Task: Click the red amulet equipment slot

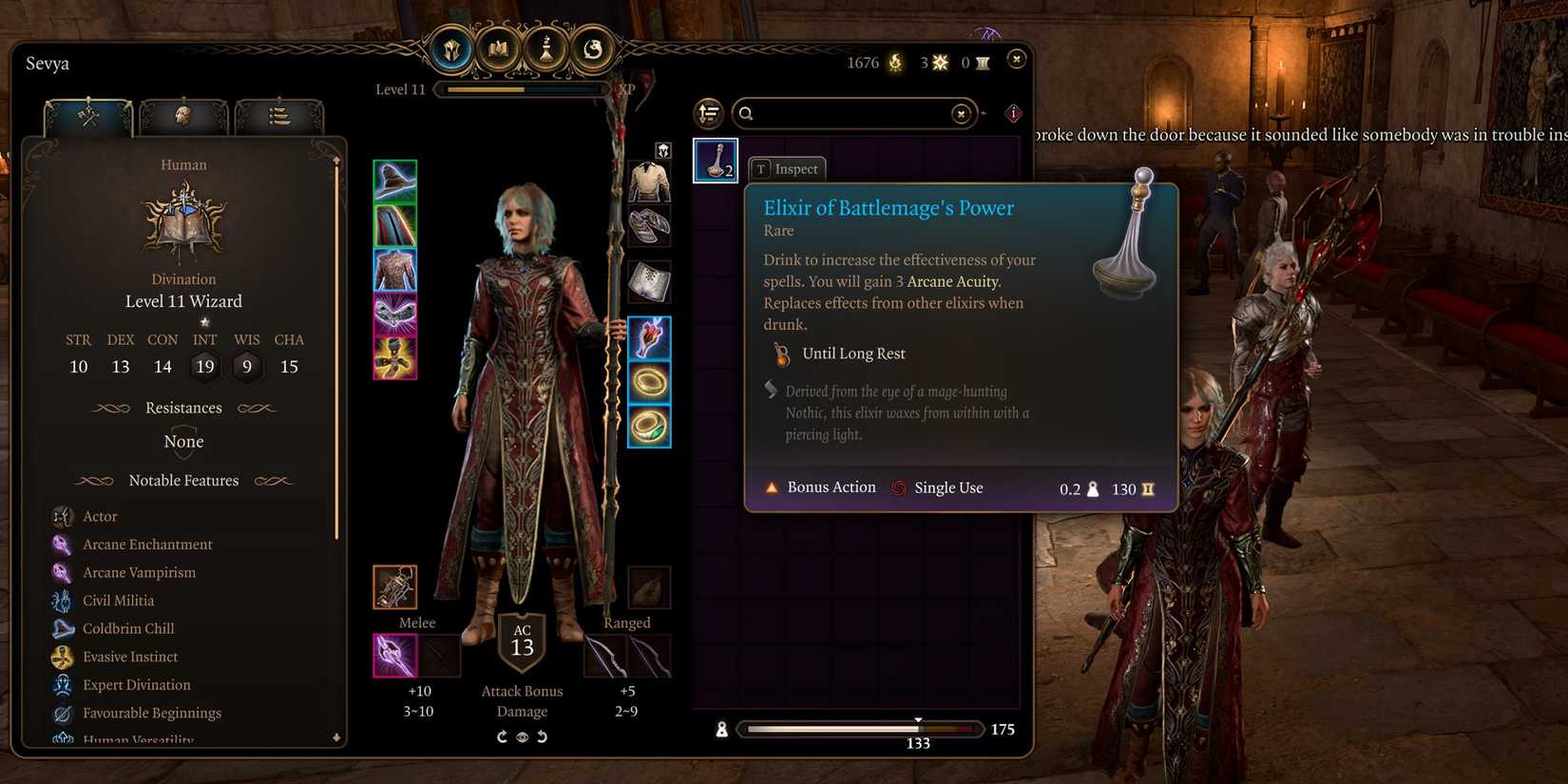Action: coord(649,337)
